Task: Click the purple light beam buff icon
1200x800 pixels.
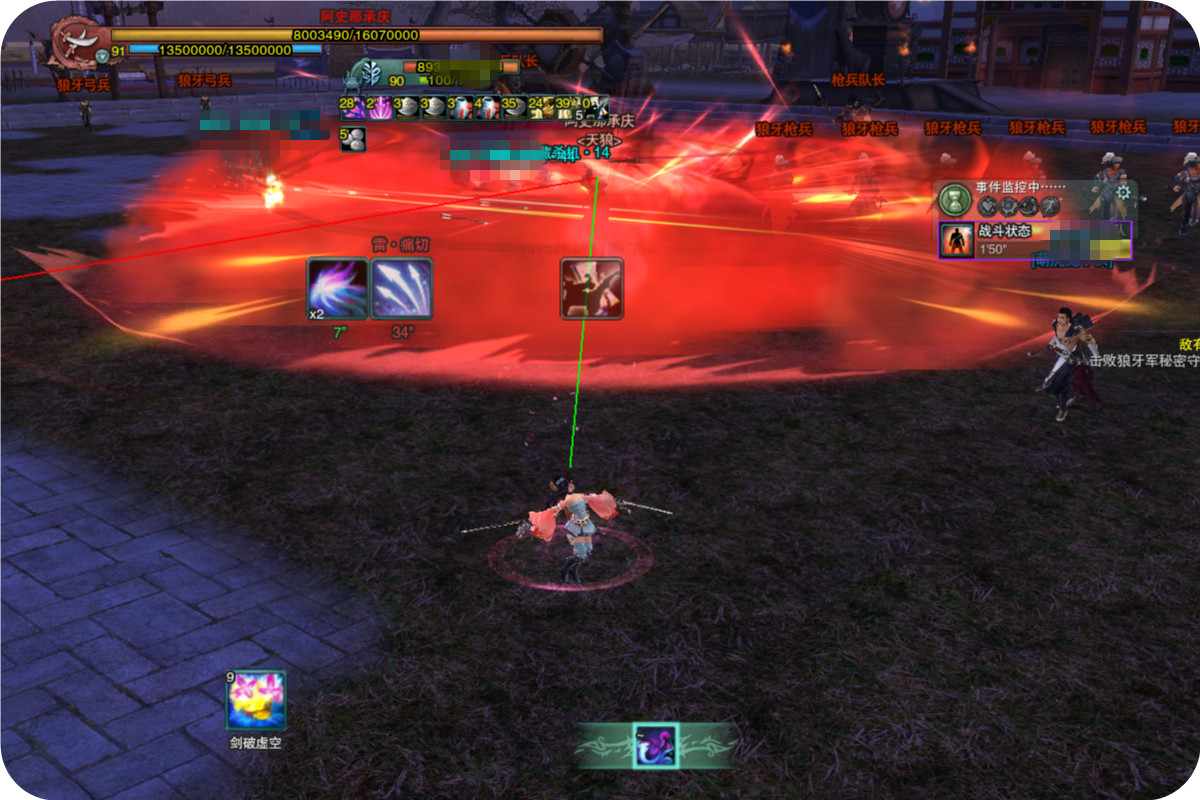Action: pos(380,107)
